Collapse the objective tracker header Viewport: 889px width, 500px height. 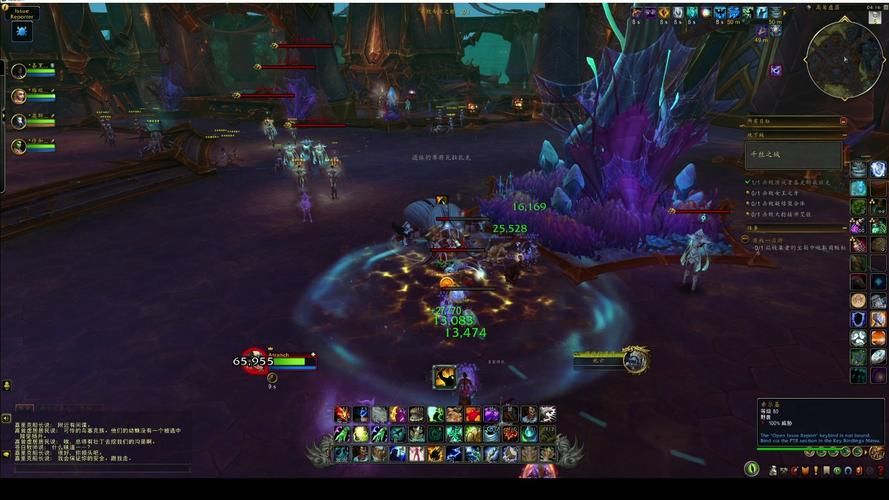pos(843,120)
